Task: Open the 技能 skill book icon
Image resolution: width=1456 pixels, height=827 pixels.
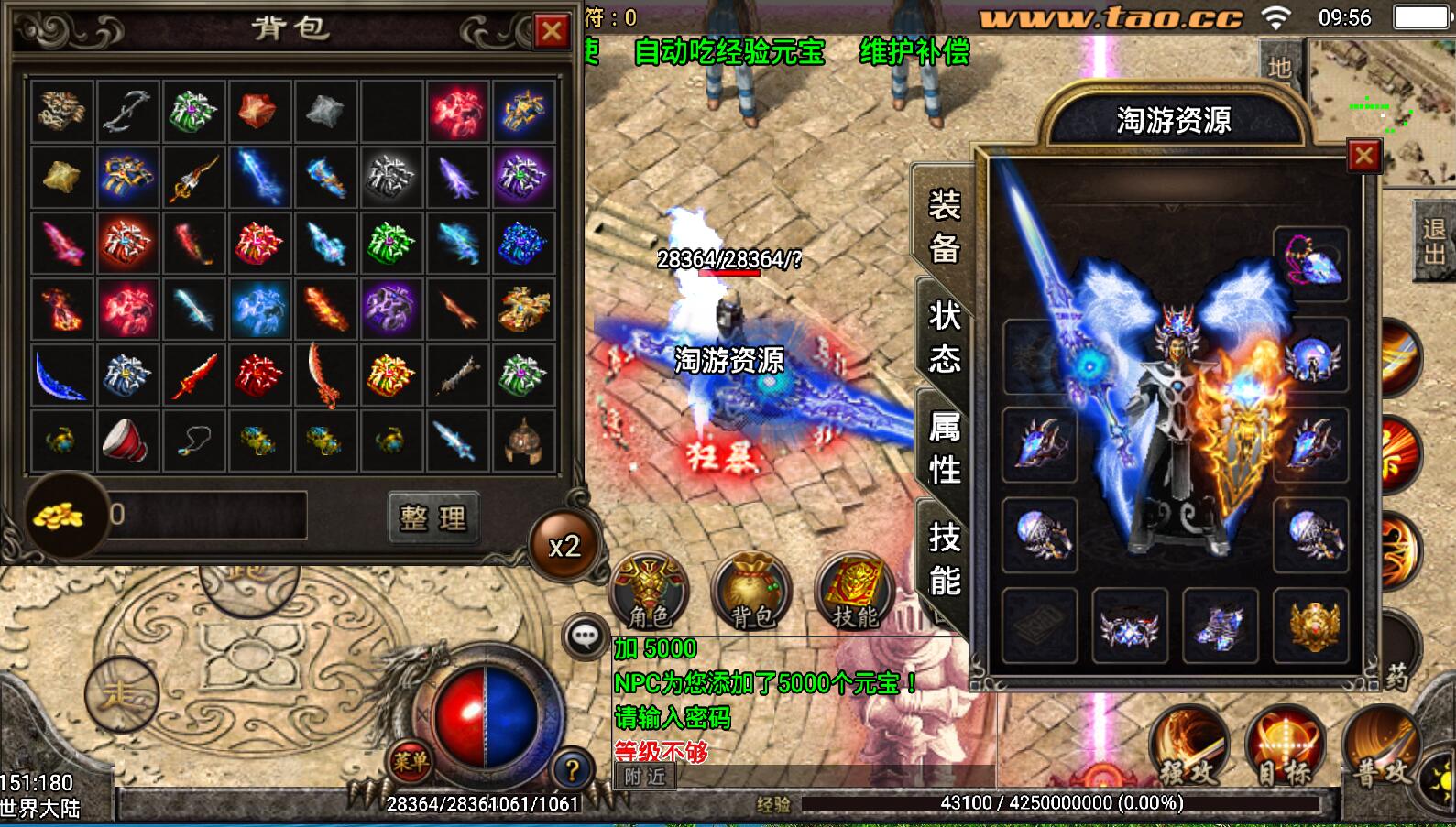Action: [855, 592]
